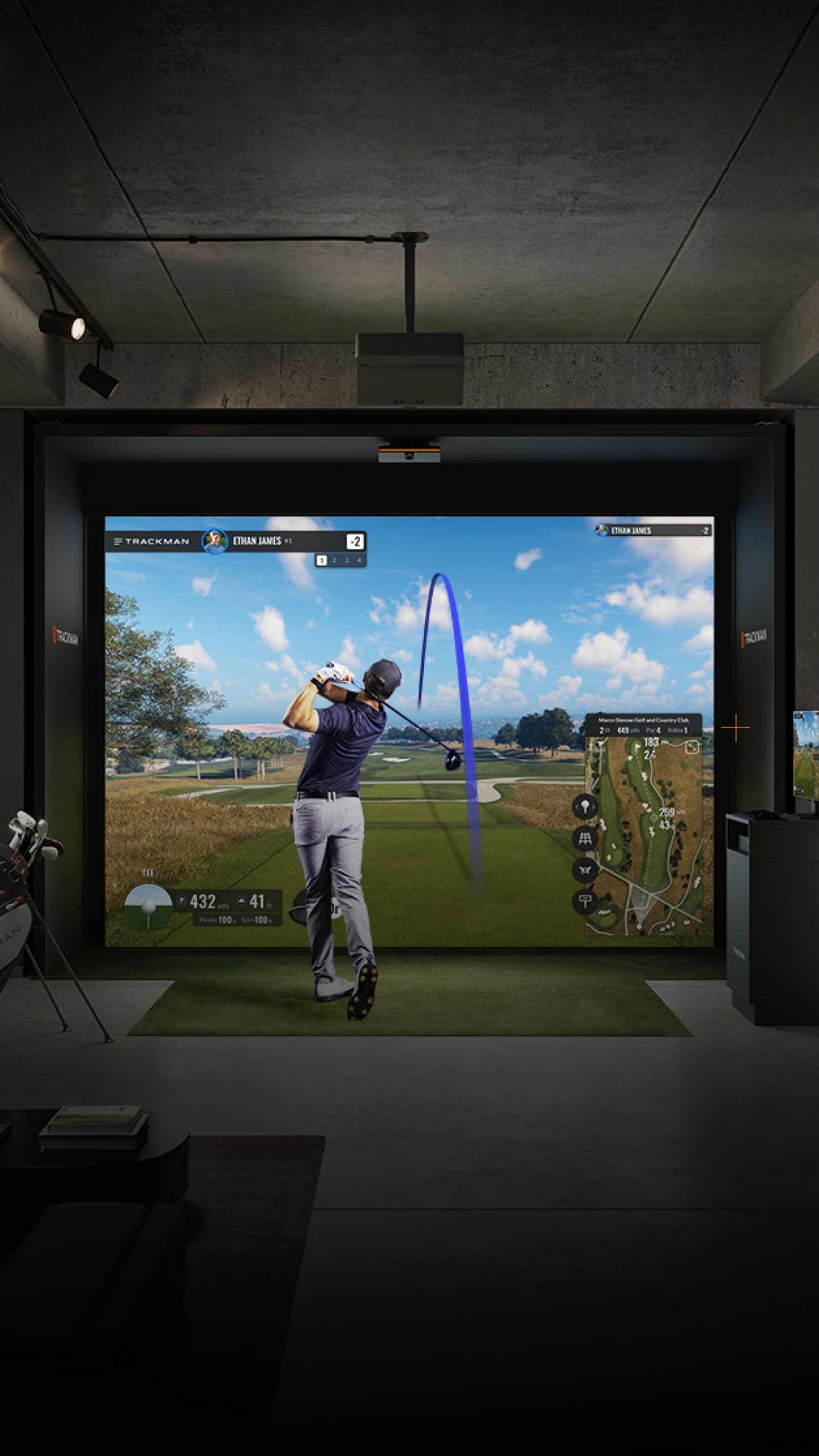Click the driving range grid icon
Screen dimensions: 819x1456
(586, 839)
